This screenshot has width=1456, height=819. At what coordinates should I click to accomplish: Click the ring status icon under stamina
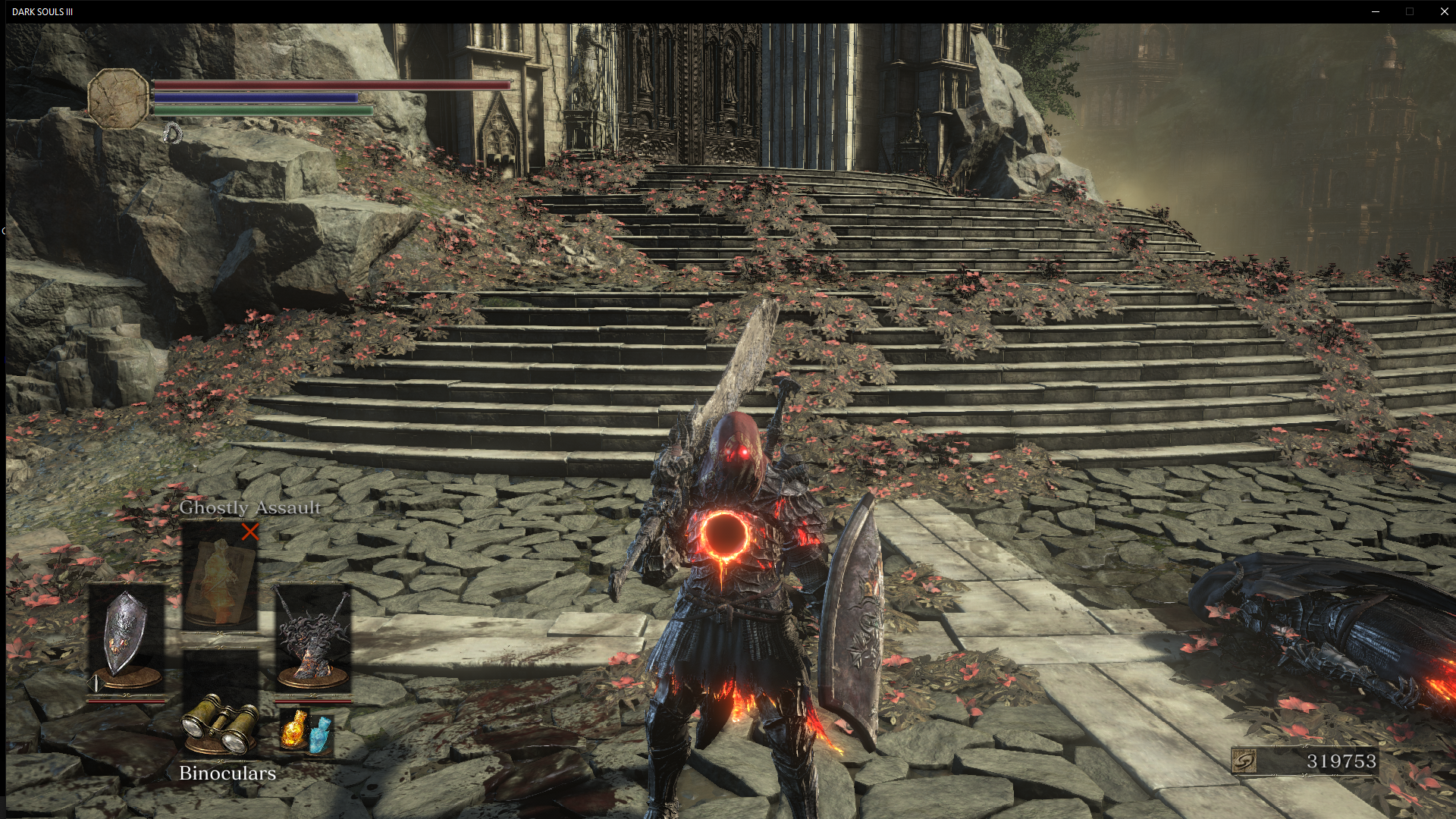(x=173, y=134)
